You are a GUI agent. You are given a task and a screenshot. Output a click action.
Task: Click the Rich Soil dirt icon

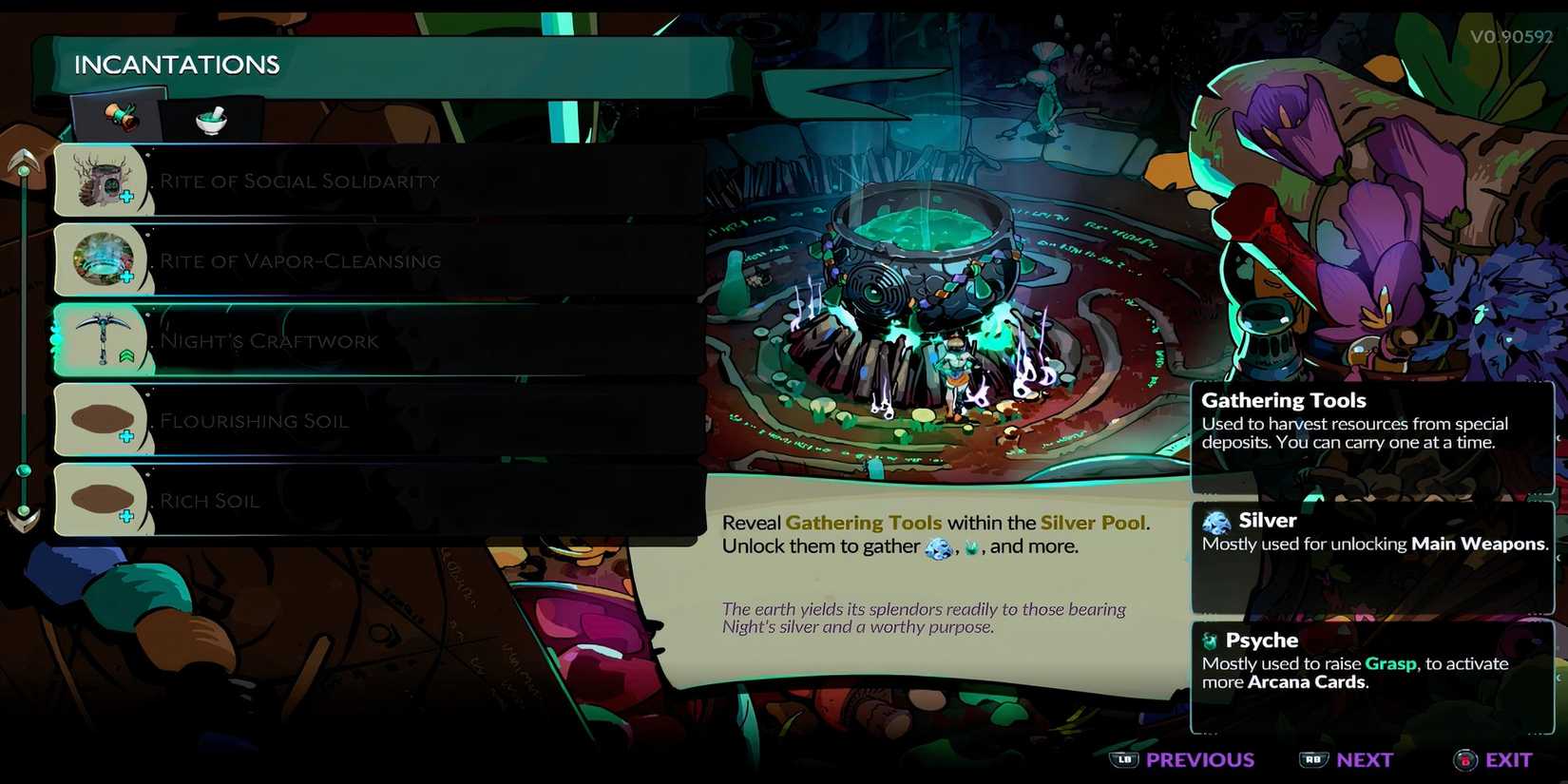pyautogui.click(x=103, y=496)
